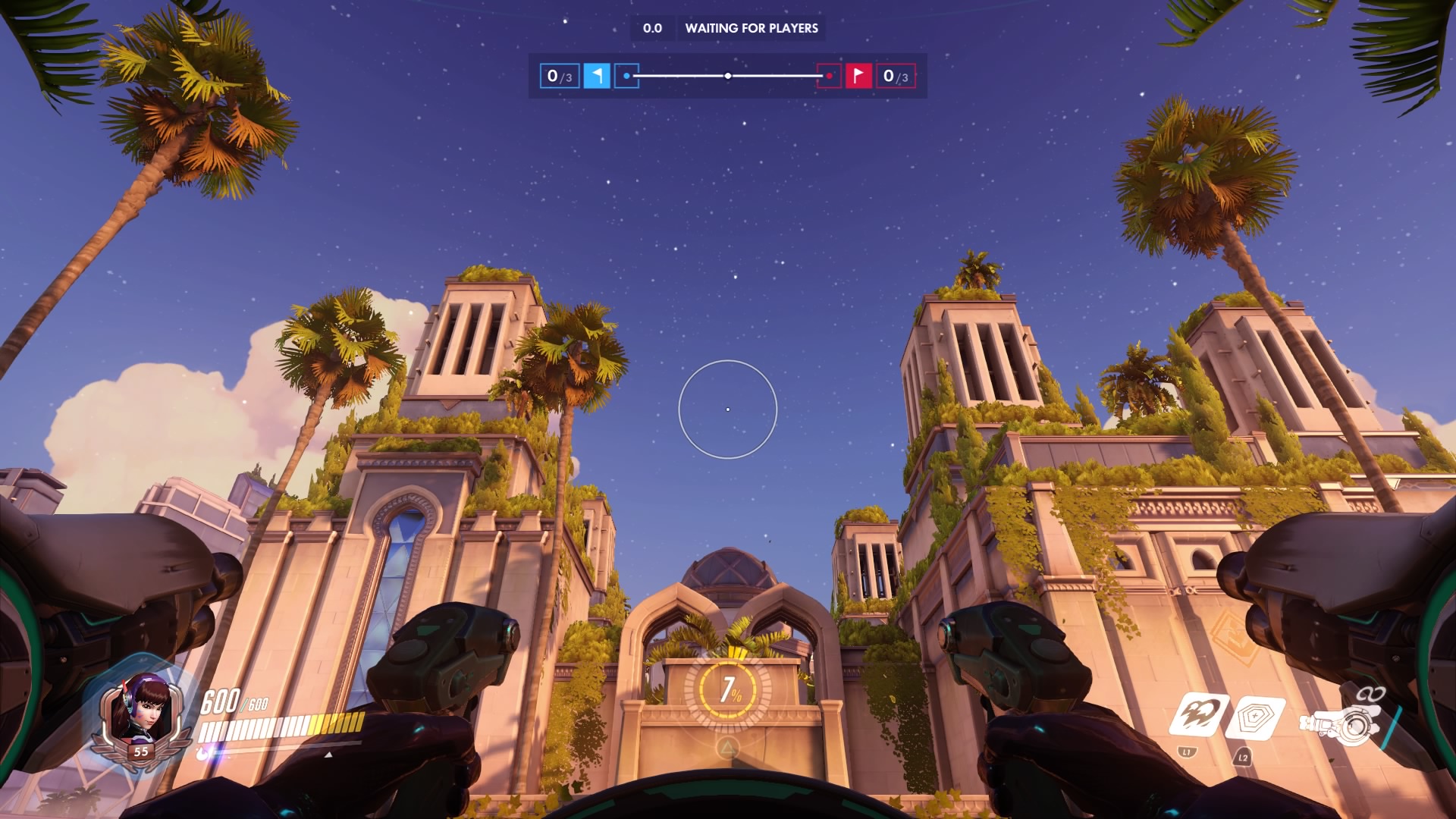Activate the Boosters ability icon
The height and width of the screenshot is (819, 1456).
click(1200, 716)
